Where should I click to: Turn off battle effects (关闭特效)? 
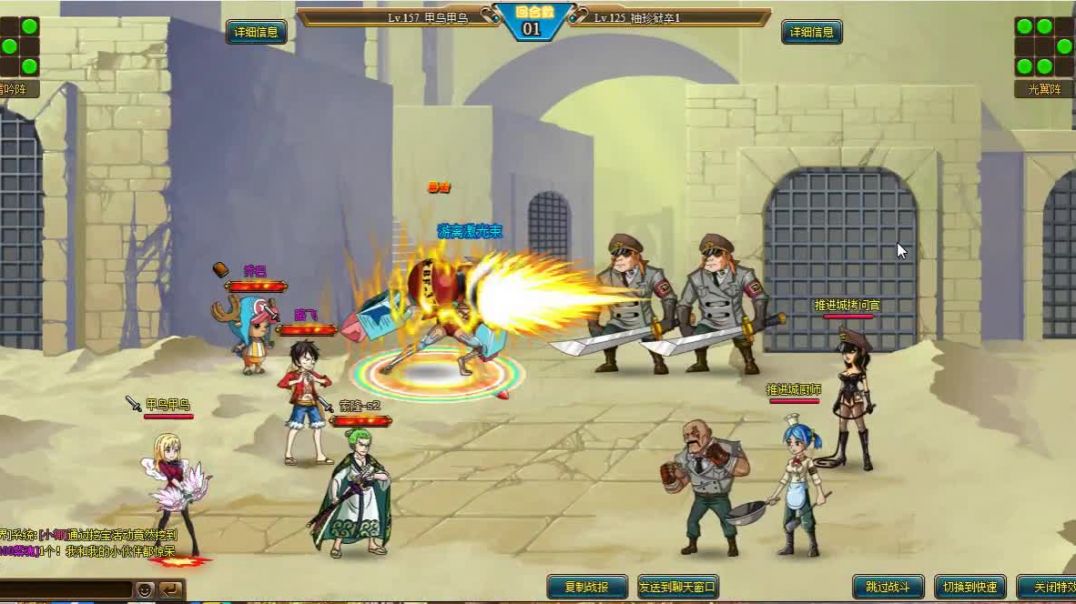[x=1048, y=587]
